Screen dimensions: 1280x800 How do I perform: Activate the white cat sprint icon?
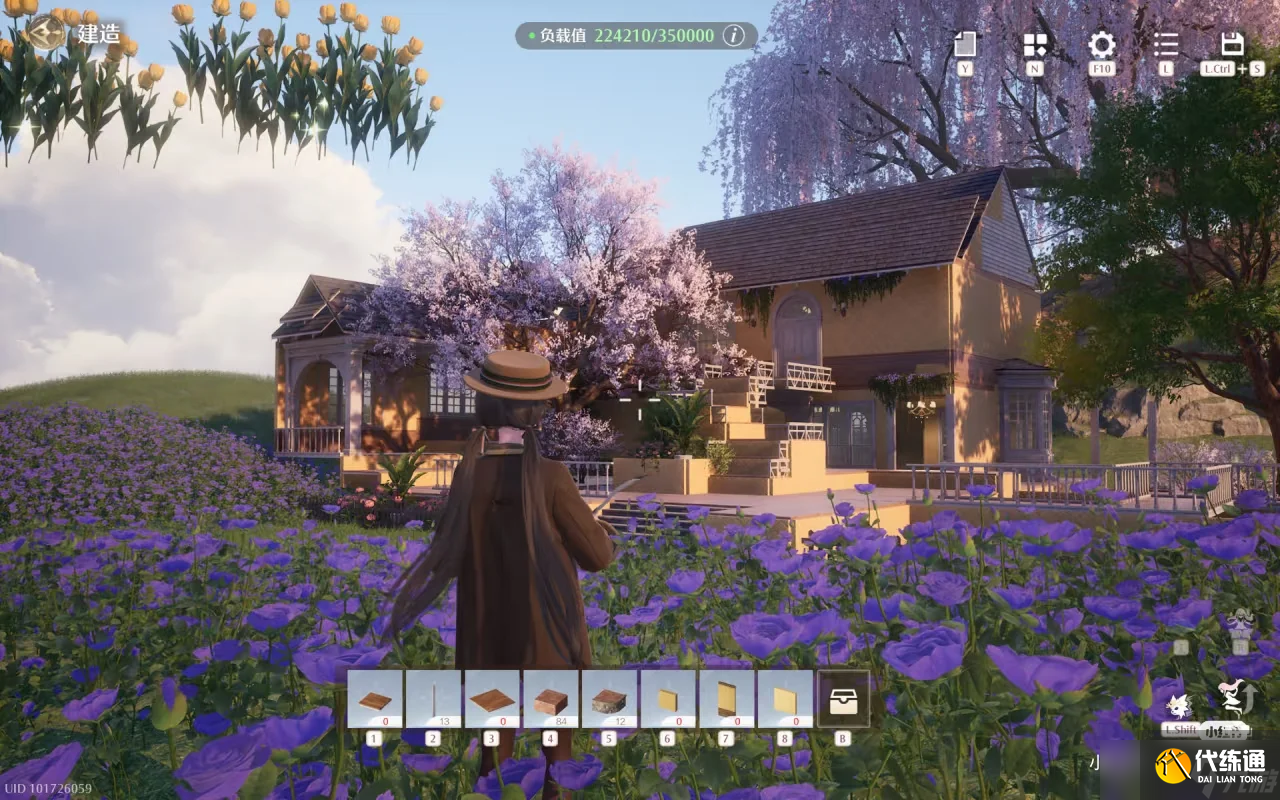tap(1178, 705)
